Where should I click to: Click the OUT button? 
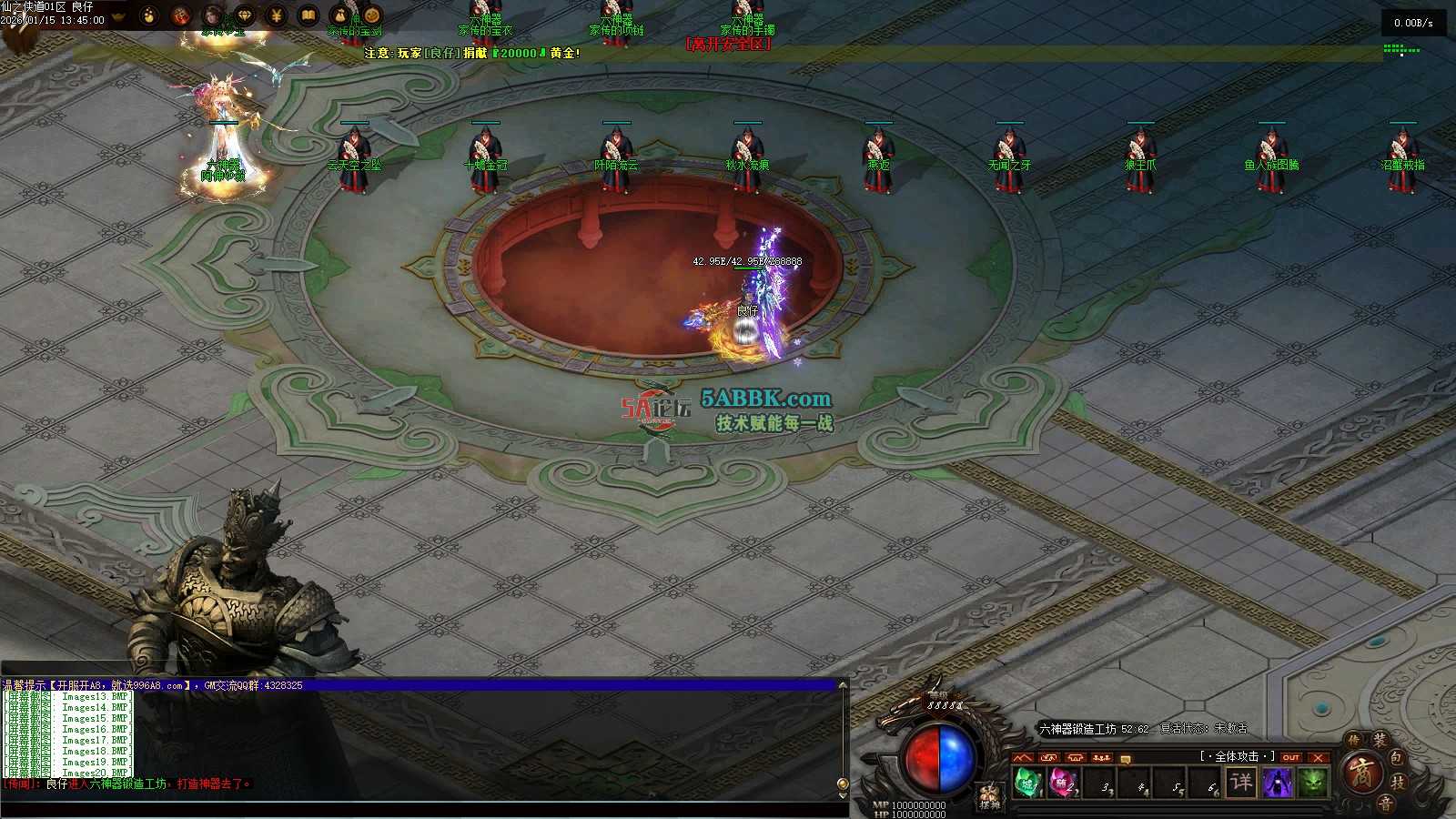1291,757
